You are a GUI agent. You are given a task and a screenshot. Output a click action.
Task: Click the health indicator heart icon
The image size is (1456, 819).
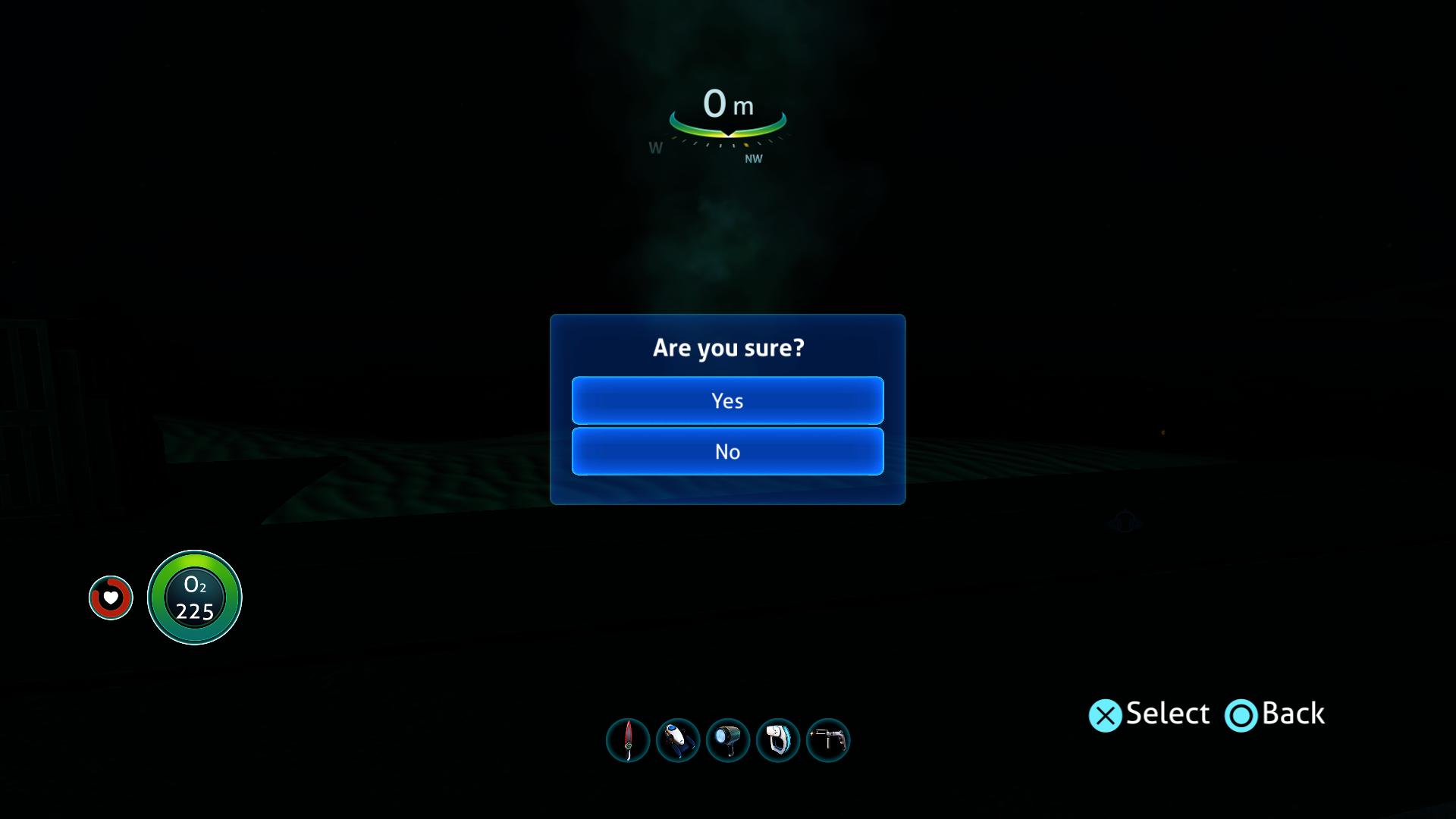click(111, 598)
